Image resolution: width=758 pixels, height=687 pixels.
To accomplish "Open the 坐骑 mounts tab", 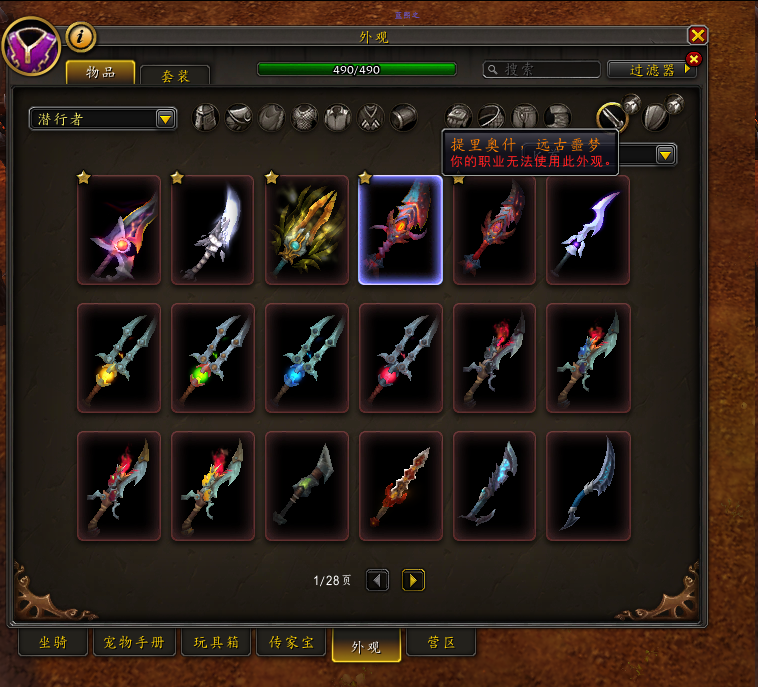I will tap(52, 642).
